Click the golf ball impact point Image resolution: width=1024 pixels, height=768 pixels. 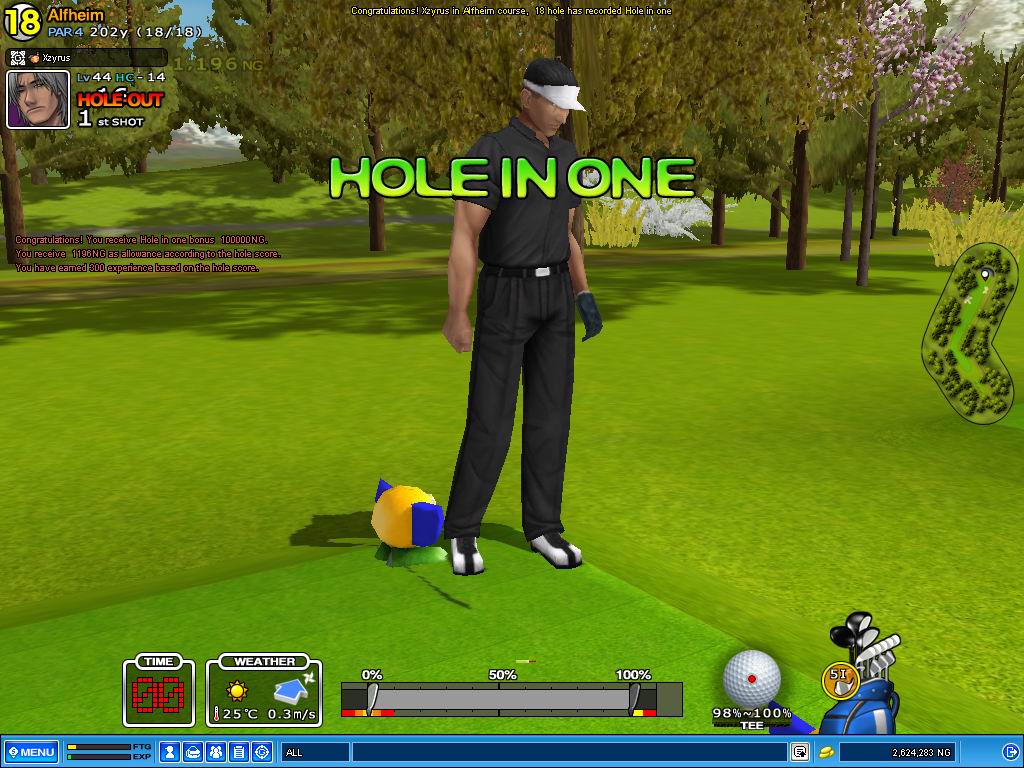coord(752,678)
